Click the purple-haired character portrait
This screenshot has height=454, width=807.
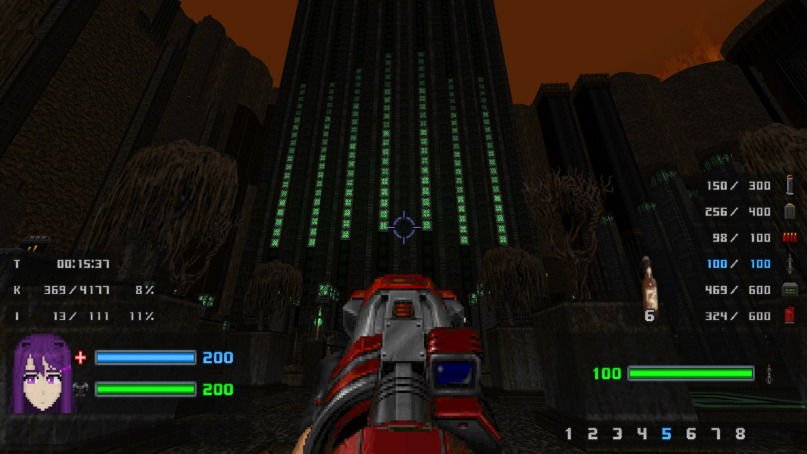(41, 373)
